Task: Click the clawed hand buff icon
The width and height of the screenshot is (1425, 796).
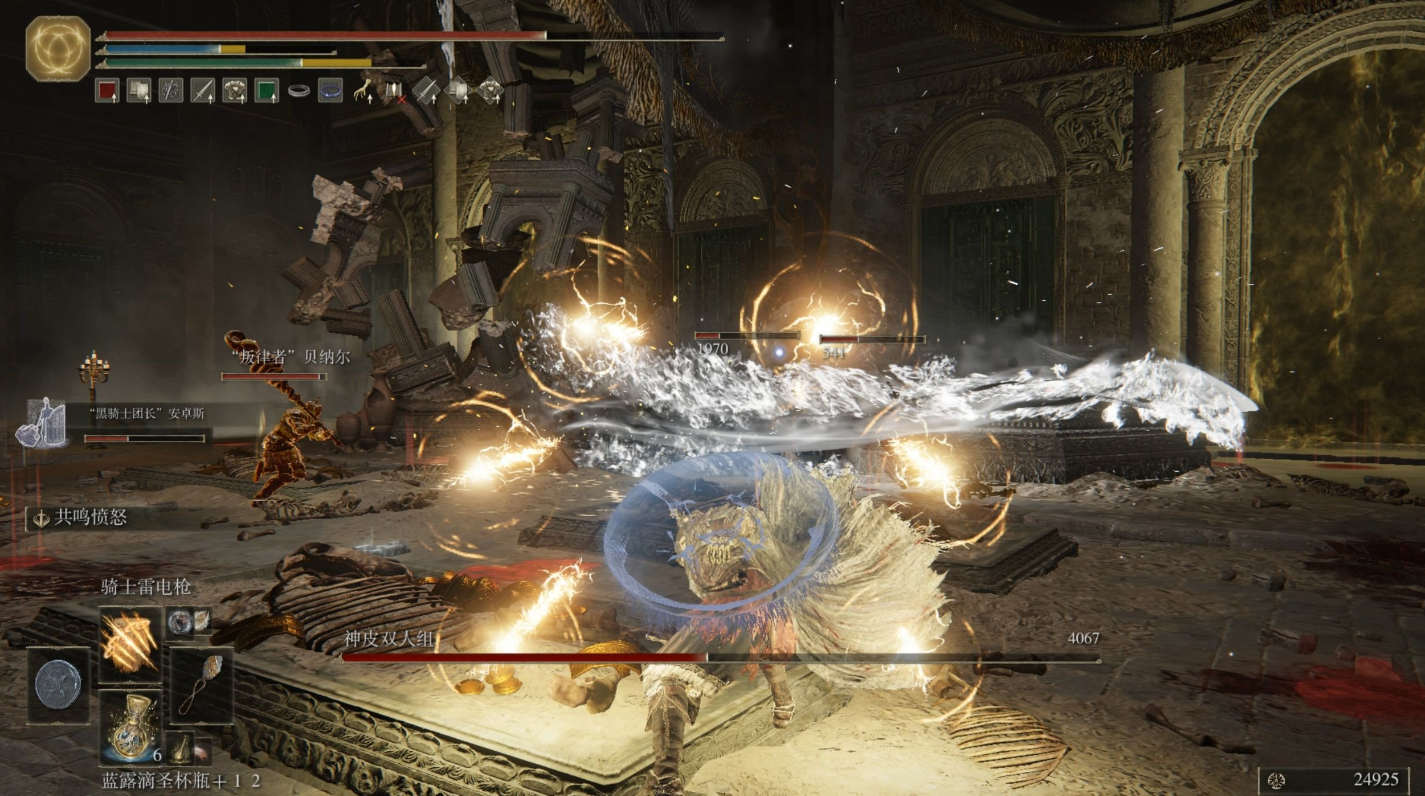Action: [x=362, y=91]
